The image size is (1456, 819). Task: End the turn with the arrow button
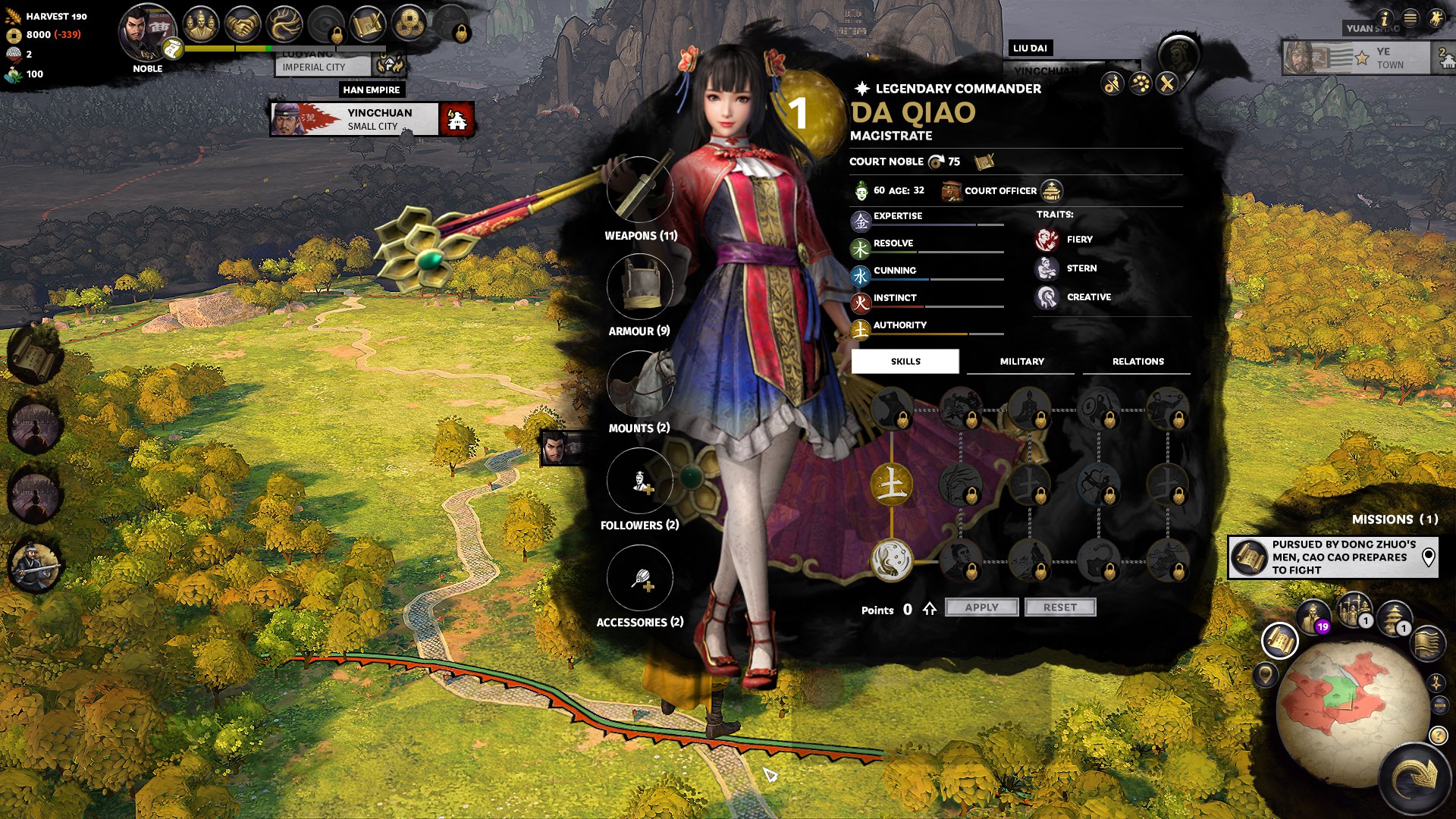[x=1415, y=777]
